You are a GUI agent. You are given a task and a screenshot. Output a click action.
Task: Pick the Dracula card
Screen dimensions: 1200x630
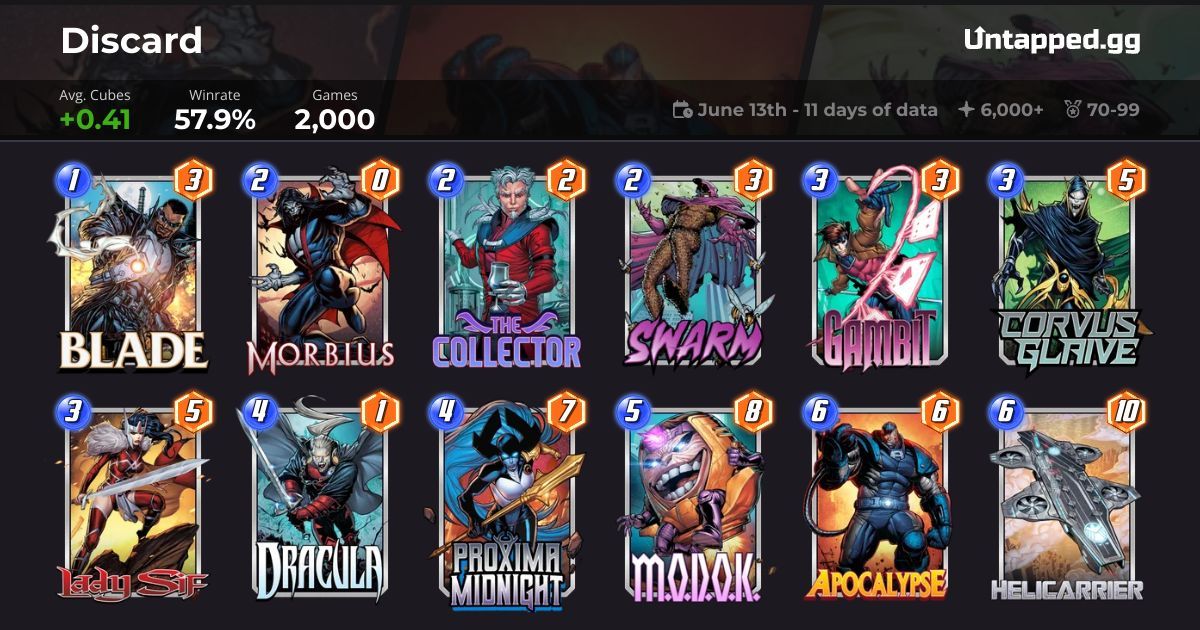[x=320, y=502]
